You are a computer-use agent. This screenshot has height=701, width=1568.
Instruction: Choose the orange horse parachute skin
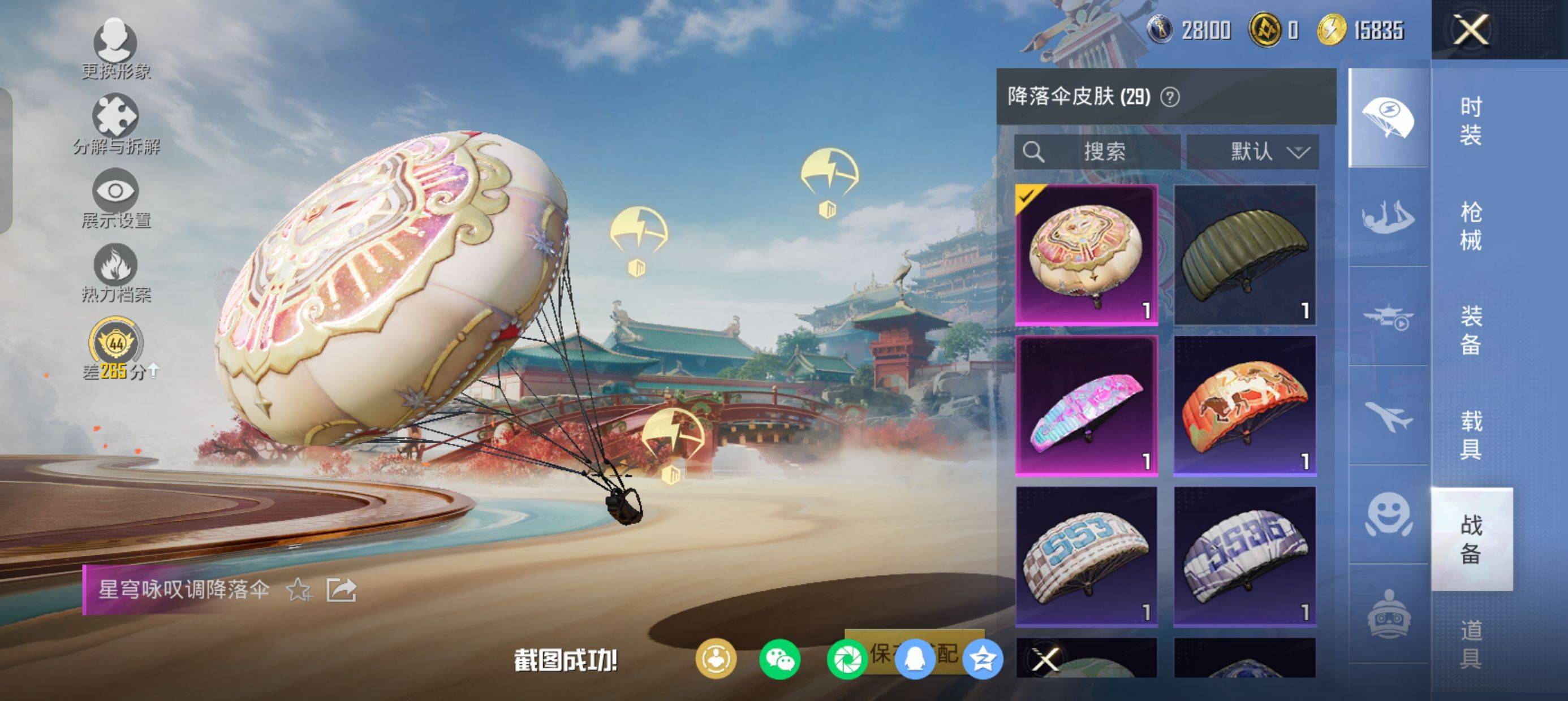(1245, 405)
